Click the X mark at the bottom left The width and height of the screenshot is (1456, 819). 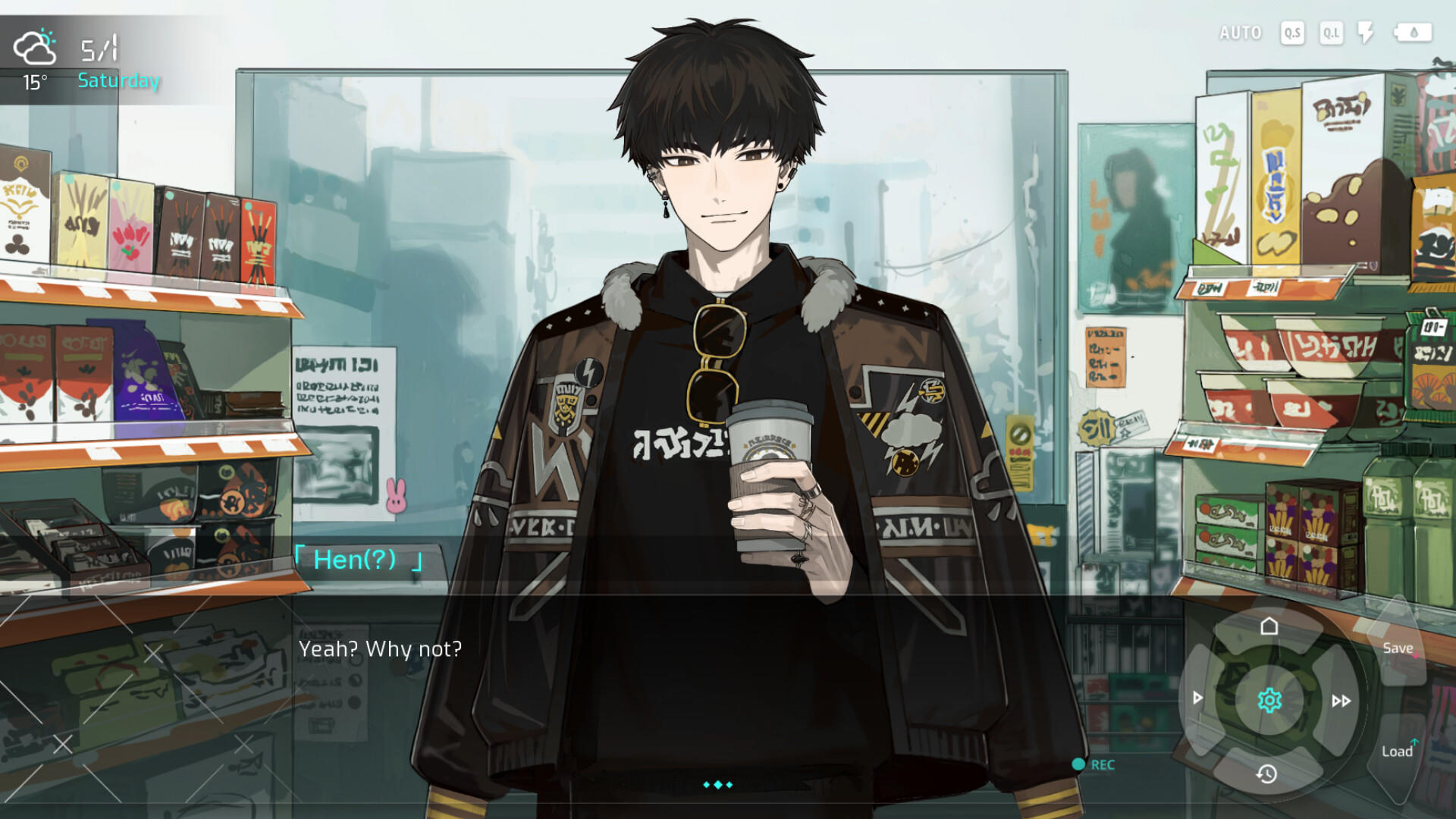64,744
